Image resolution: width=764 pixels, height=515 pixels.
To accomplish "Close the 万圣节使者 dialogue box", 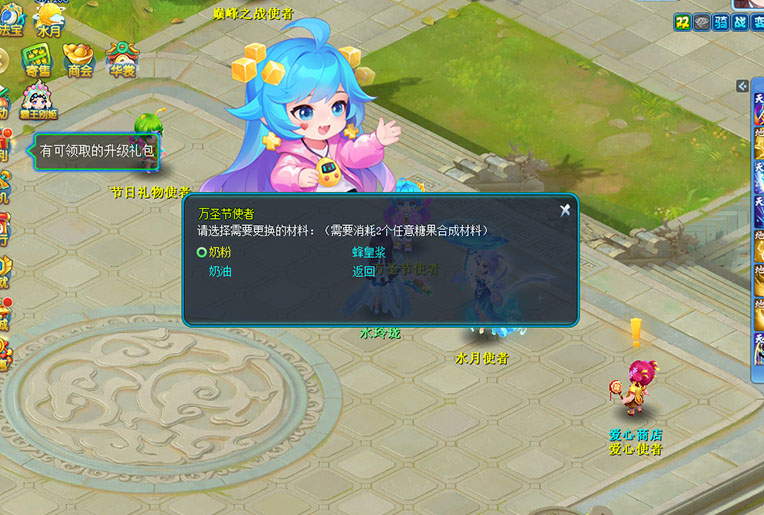I will tap(565, 210).
